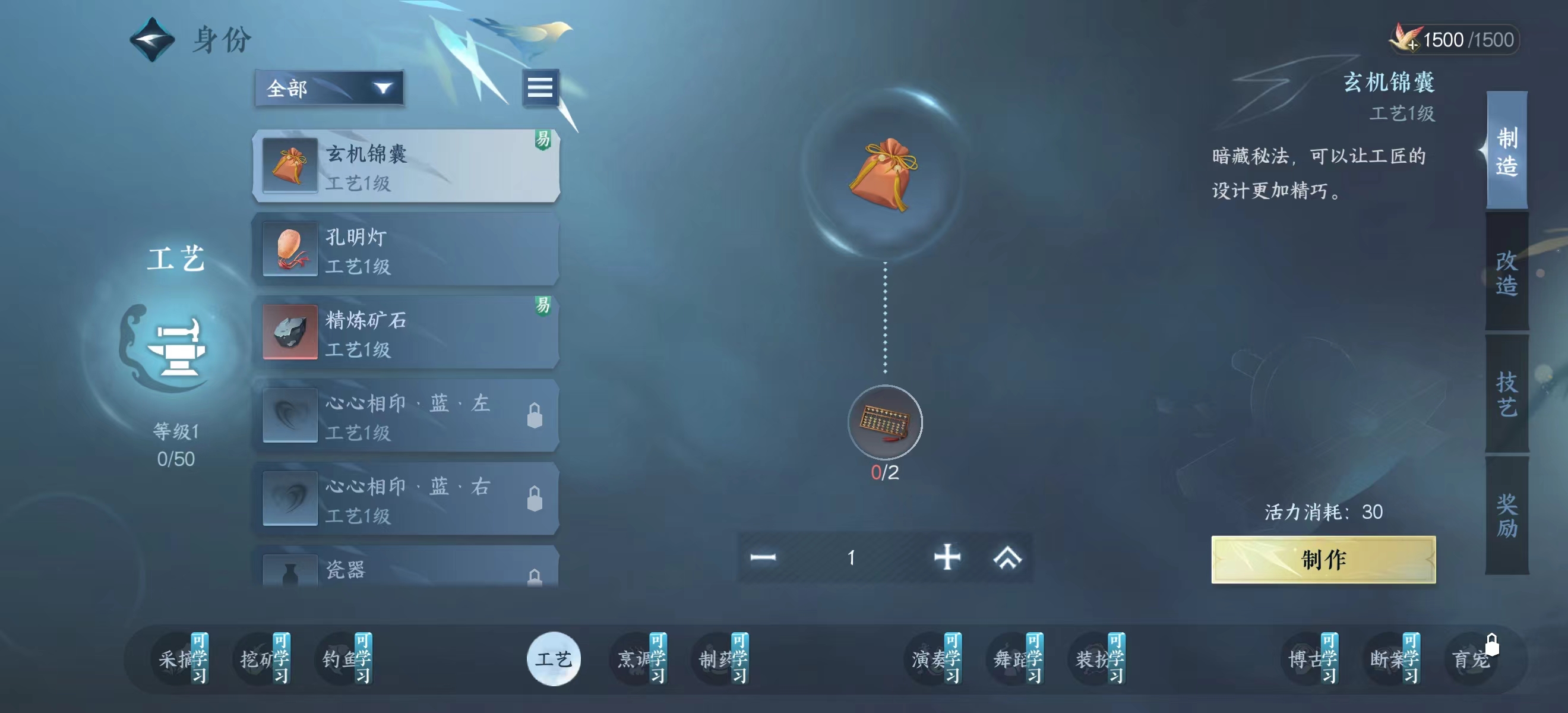The width and height of the screenshot is (1568, 713).
Task: Switch to the 改造 tab
Action: pos(1506,272)
